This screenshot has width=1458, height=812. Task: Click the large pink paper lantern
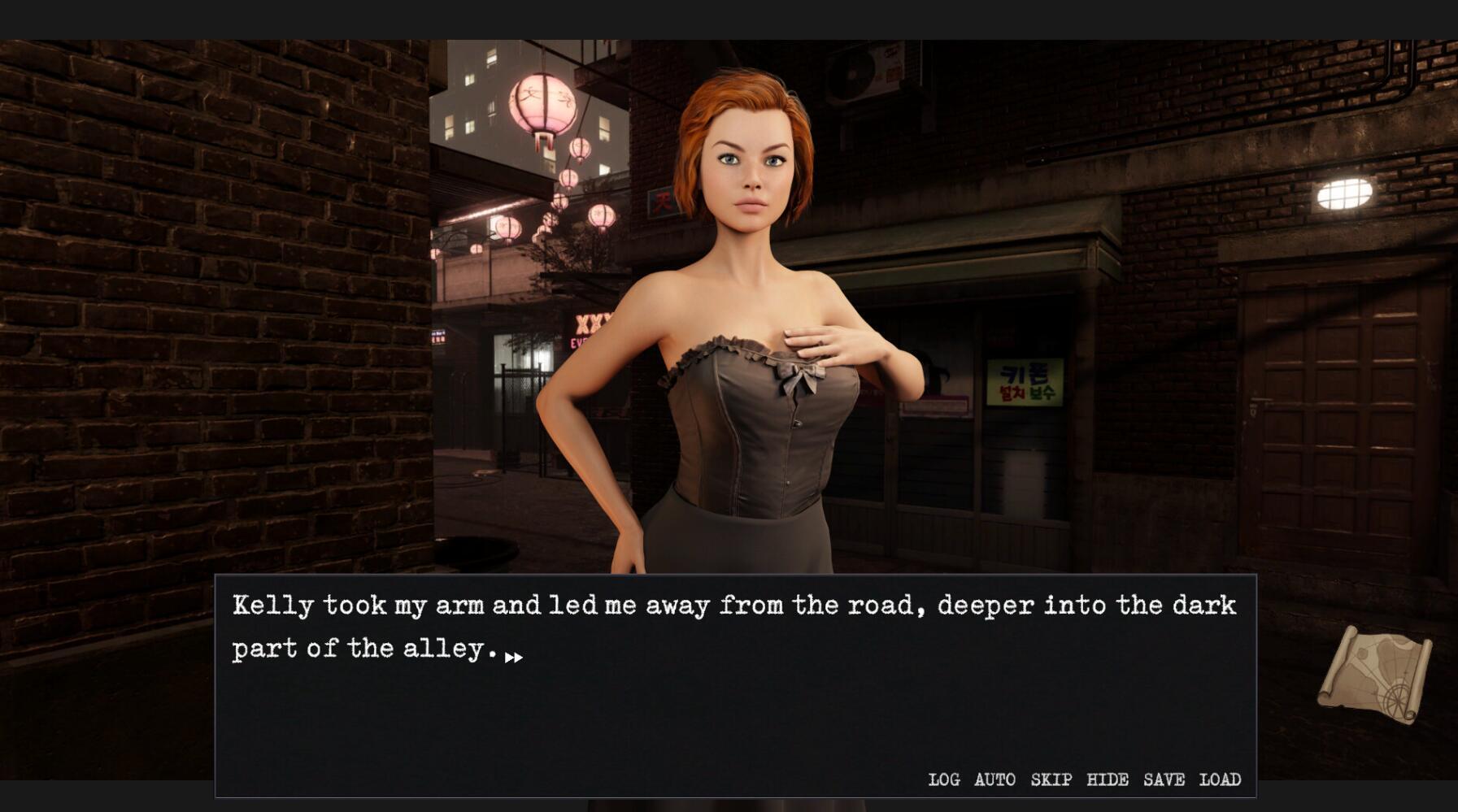pyautogui.click(x=543, y=102)
